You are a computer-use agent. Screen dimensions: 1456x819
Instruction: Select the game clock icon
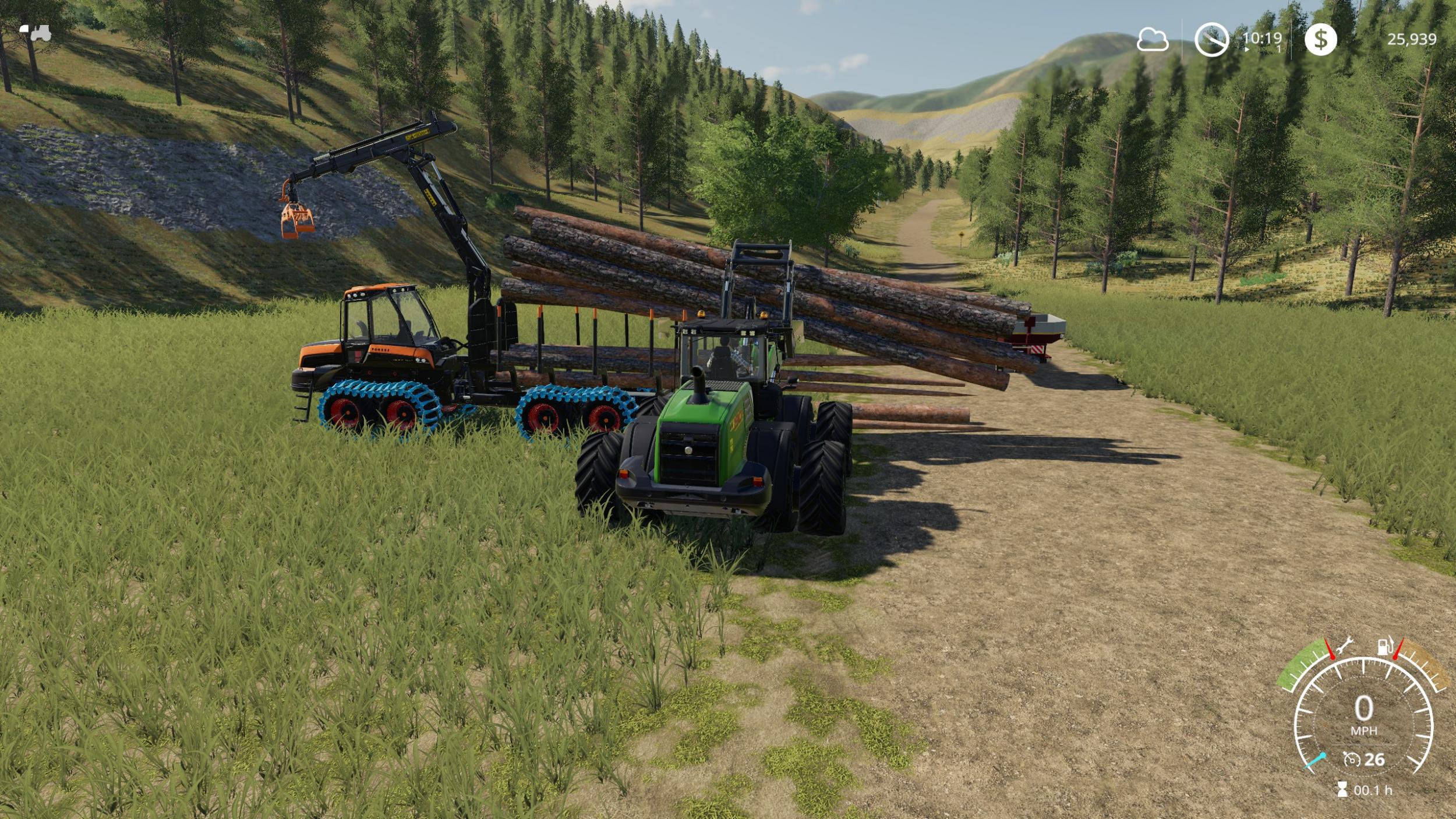click(x=1211, y=40)
